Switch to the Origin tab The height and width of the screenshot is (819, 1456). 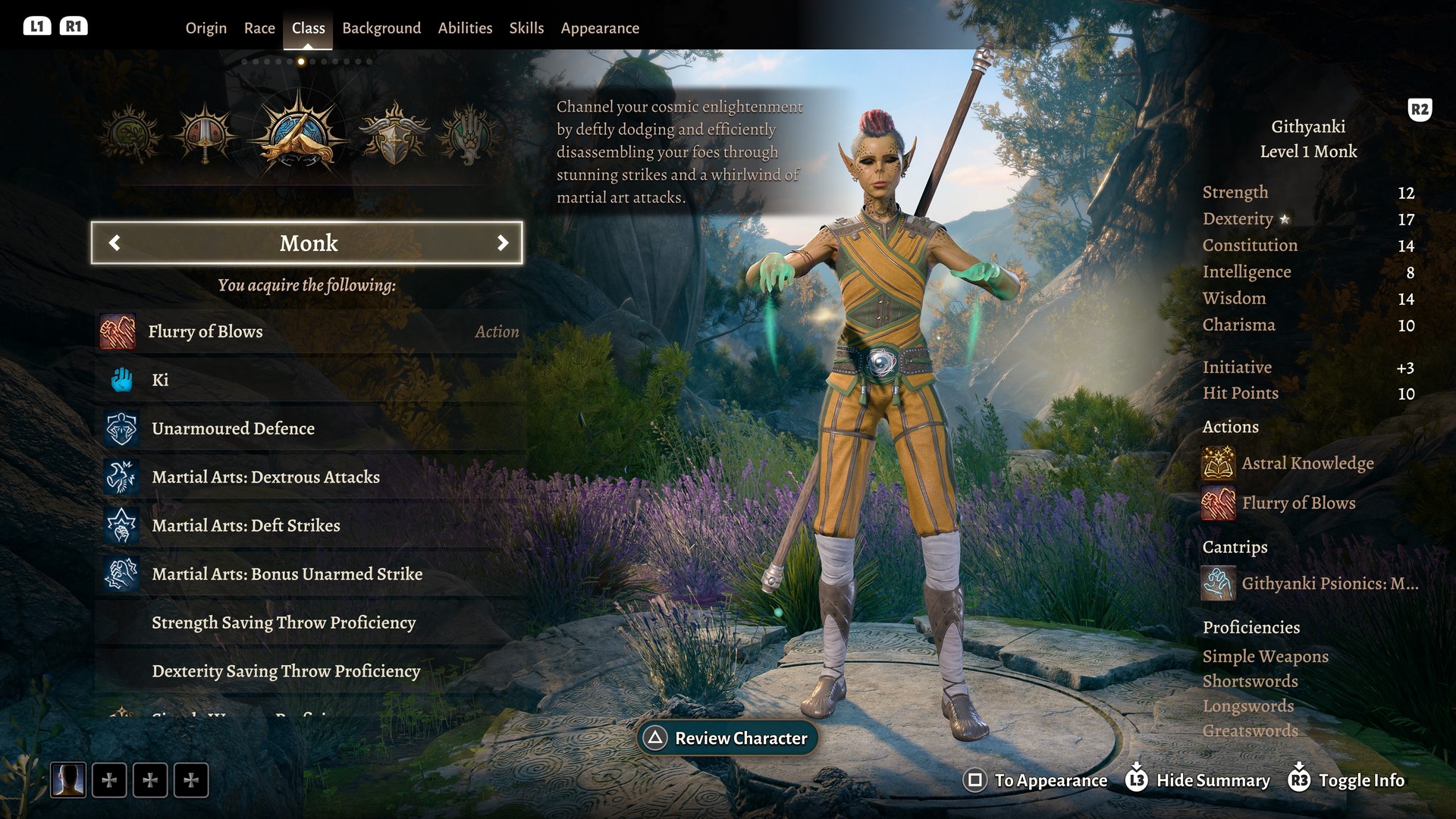pos(206,28)
